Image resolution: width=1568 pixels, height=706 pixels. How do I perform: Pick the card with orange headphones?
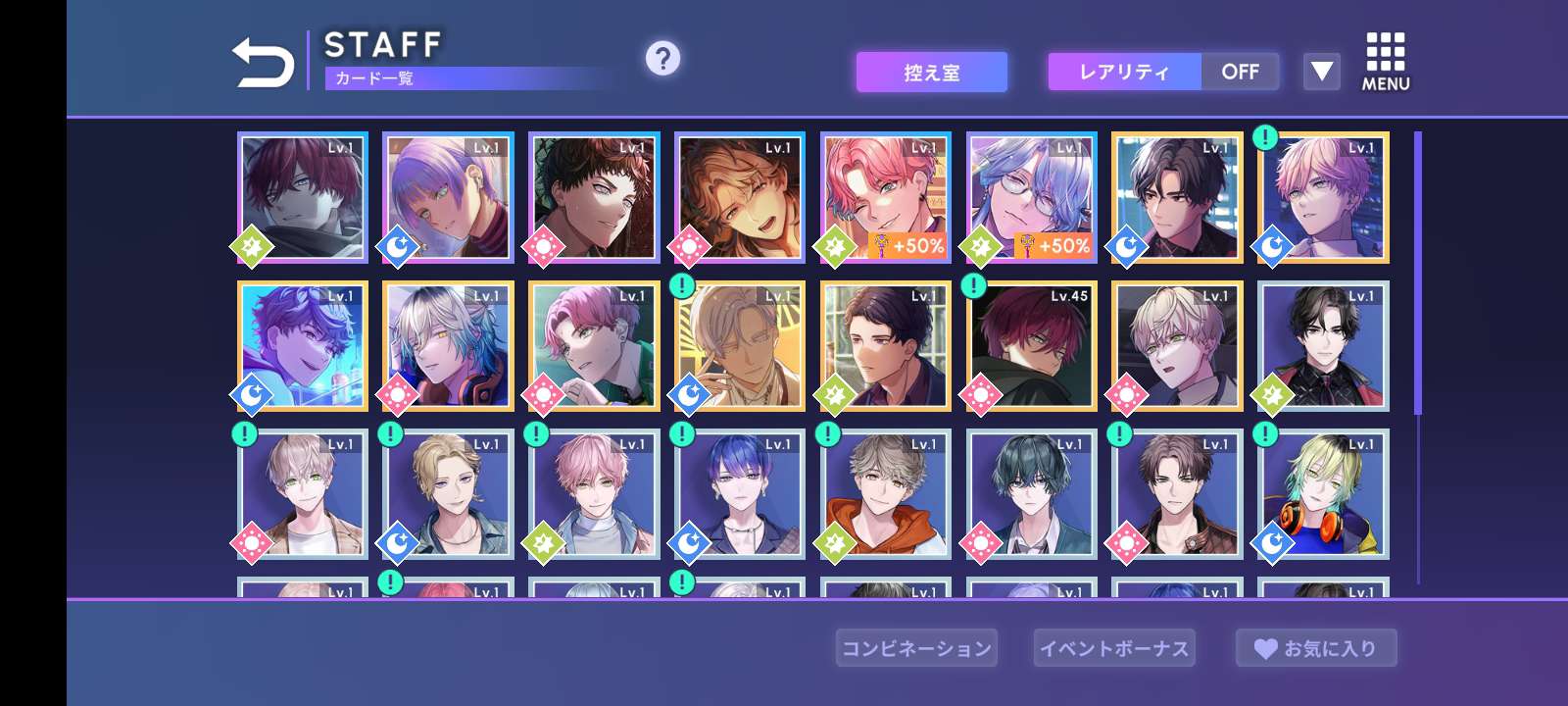click(1323, 494)
